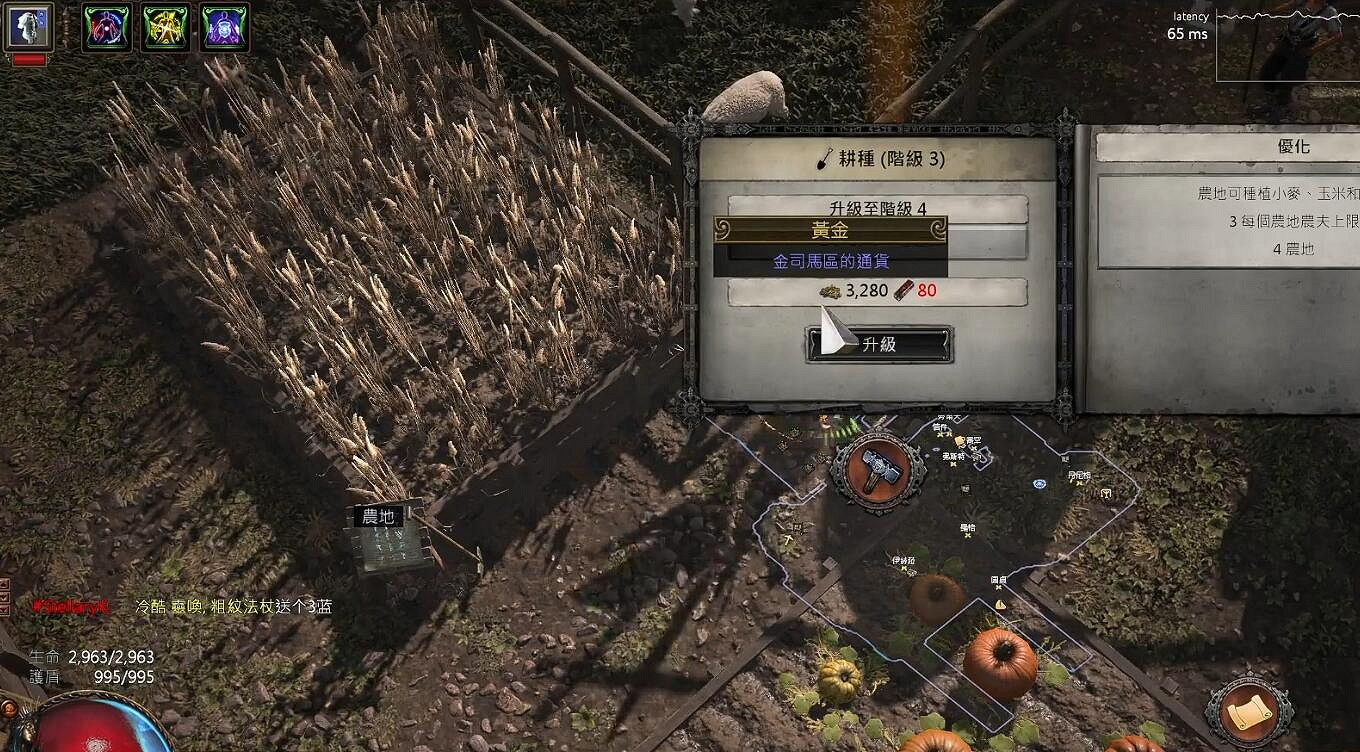
Task: Select the yellow aura icon in top bar
Action: point(166,27)
